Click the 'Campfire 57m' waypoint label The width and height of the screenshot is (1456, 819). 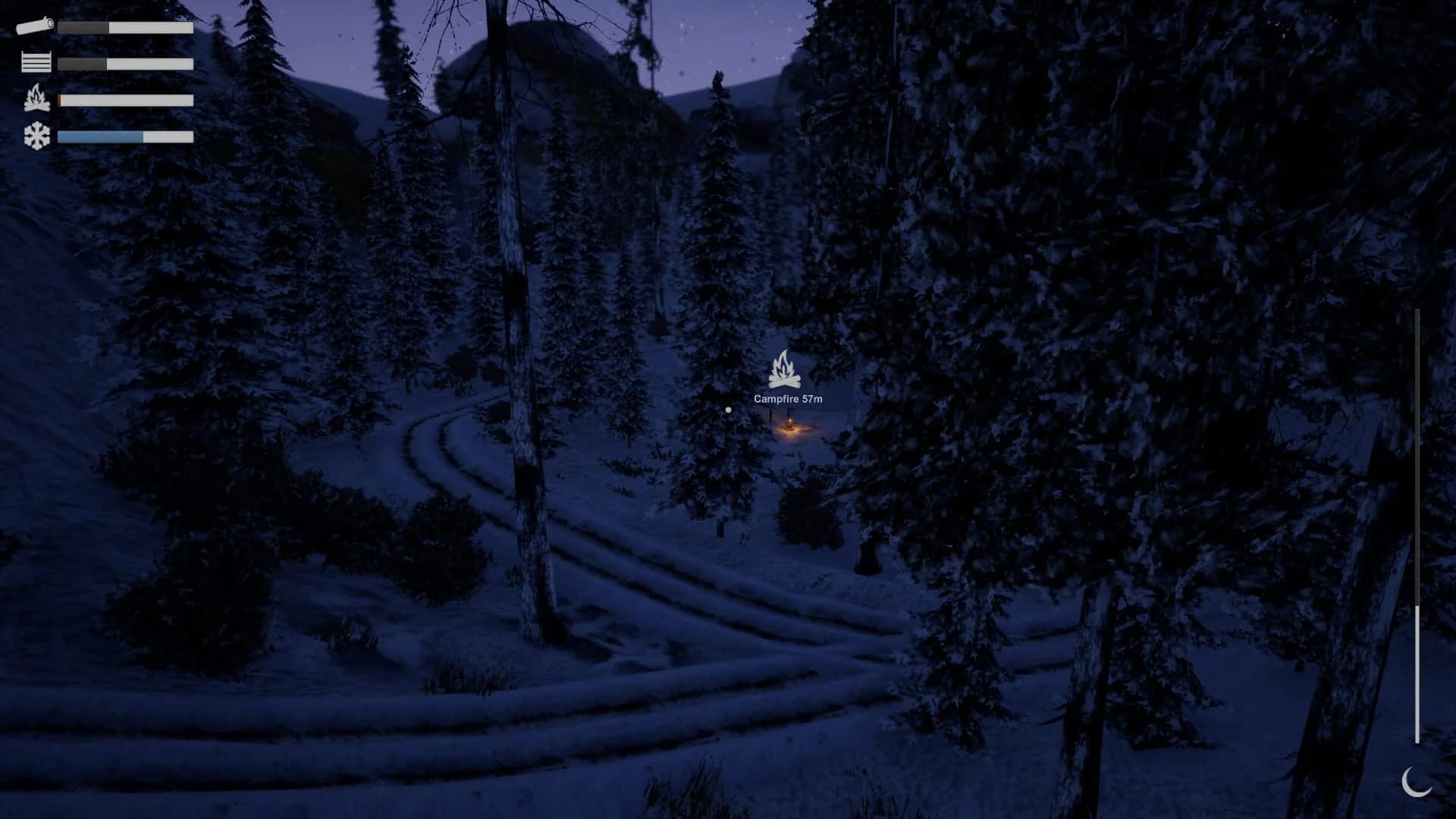(x=788, y=397)
